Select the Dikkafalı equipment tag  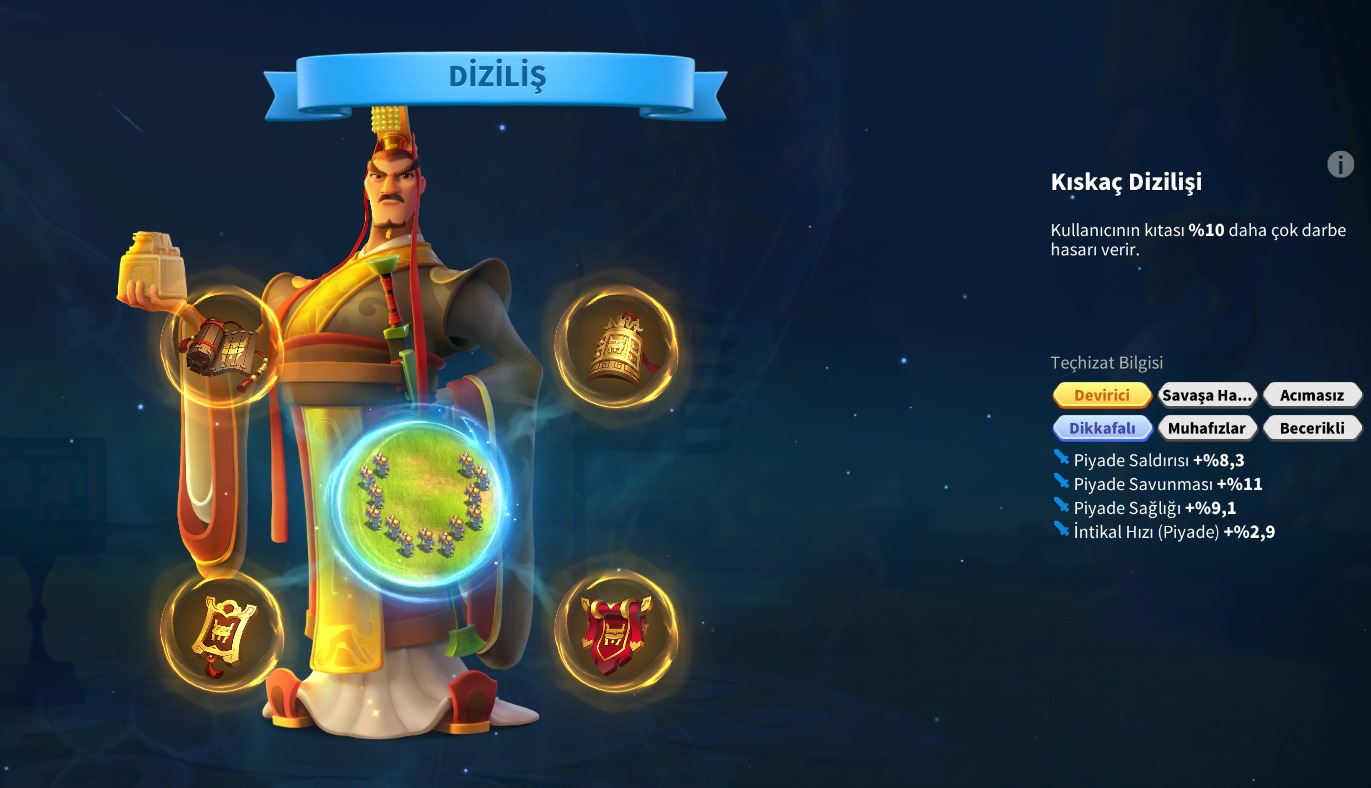(1102, 428)
